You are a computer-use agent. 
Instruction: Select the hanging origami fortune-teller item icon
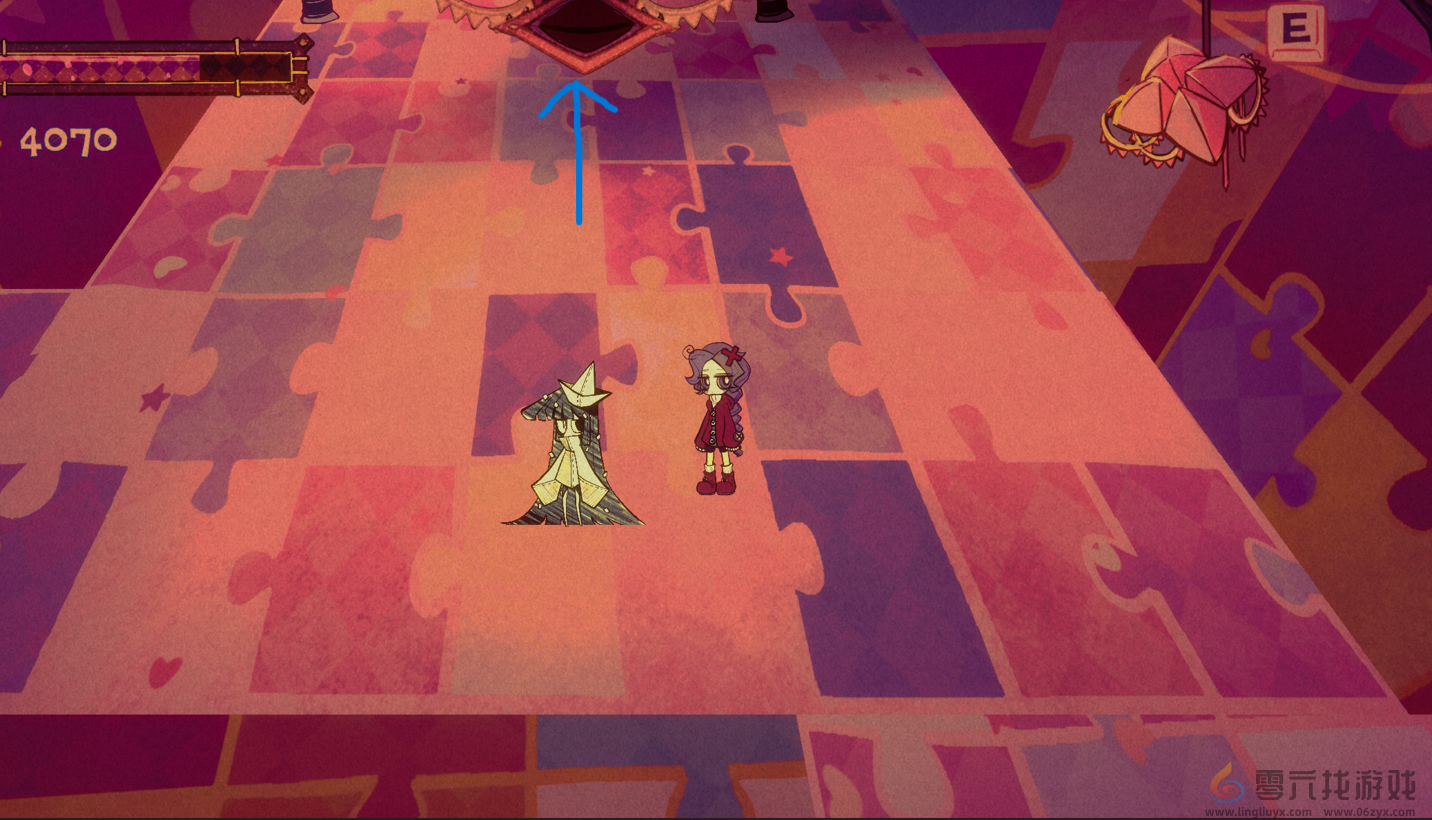click(x=1187, y=100)
